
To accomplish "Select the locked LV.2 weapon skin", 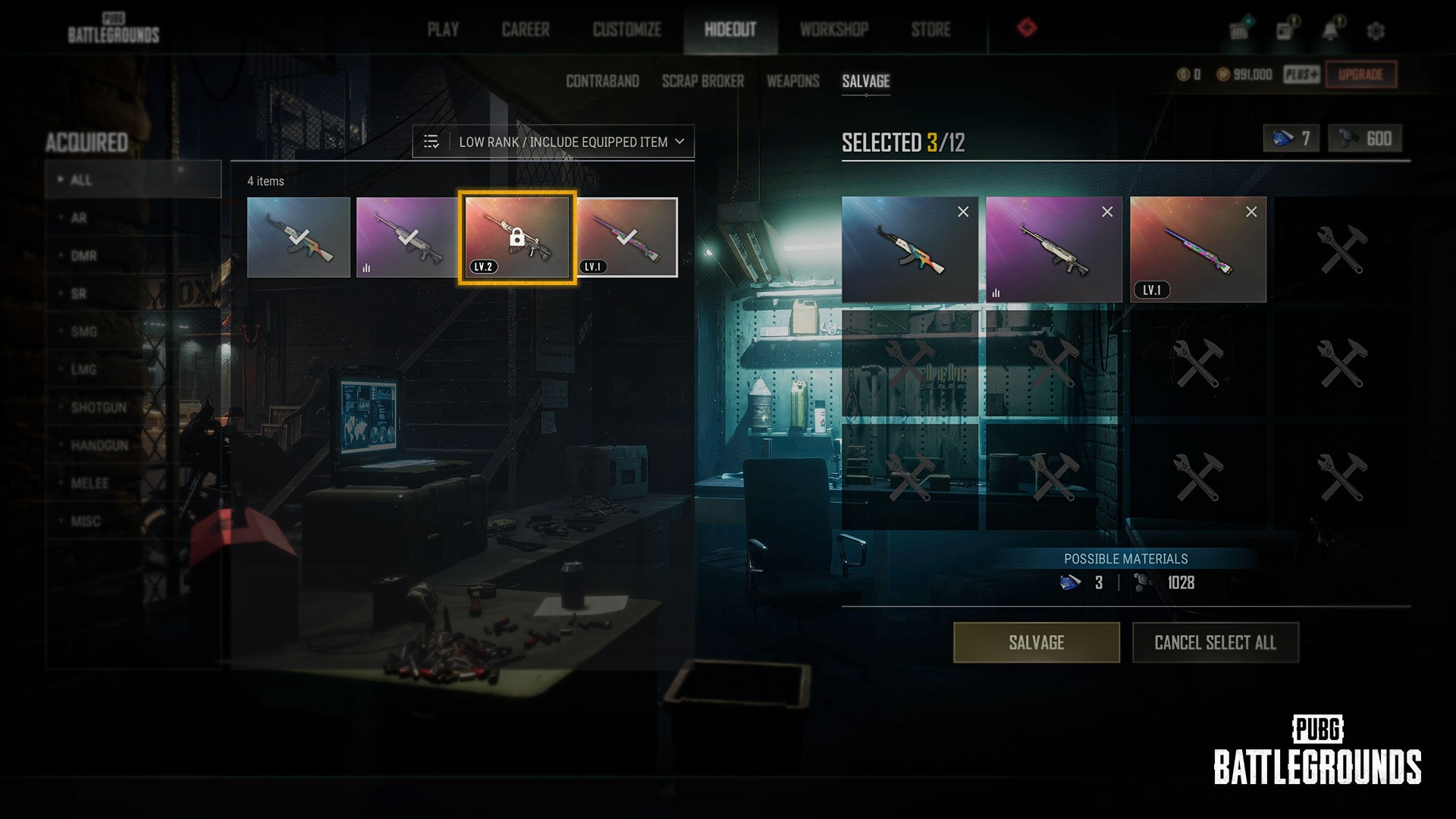I will [516, 237].
